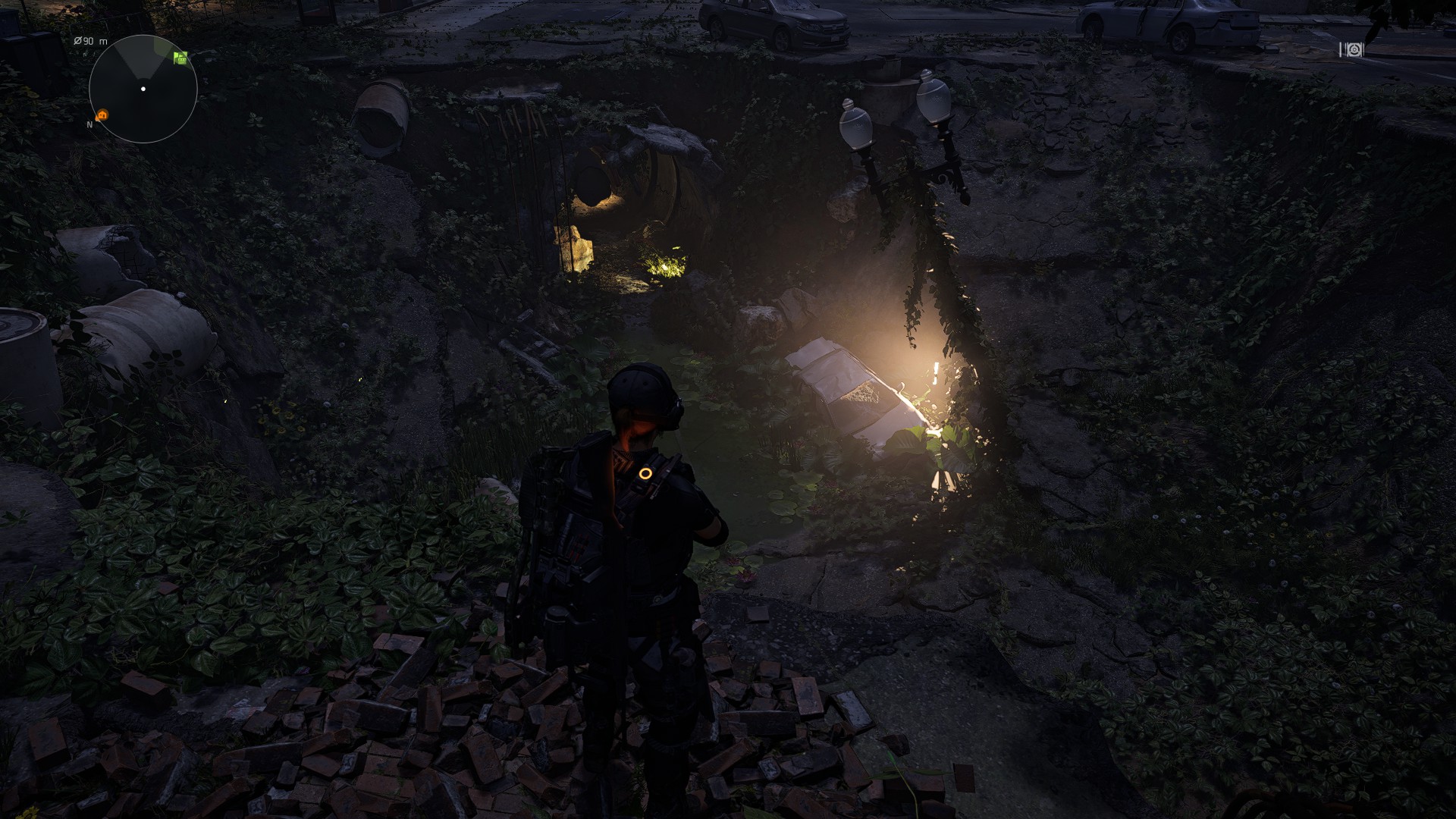Click the small vertical bar left of the skill icon
This screenshot has width=1456, height=819.
tap(1341, 50)
